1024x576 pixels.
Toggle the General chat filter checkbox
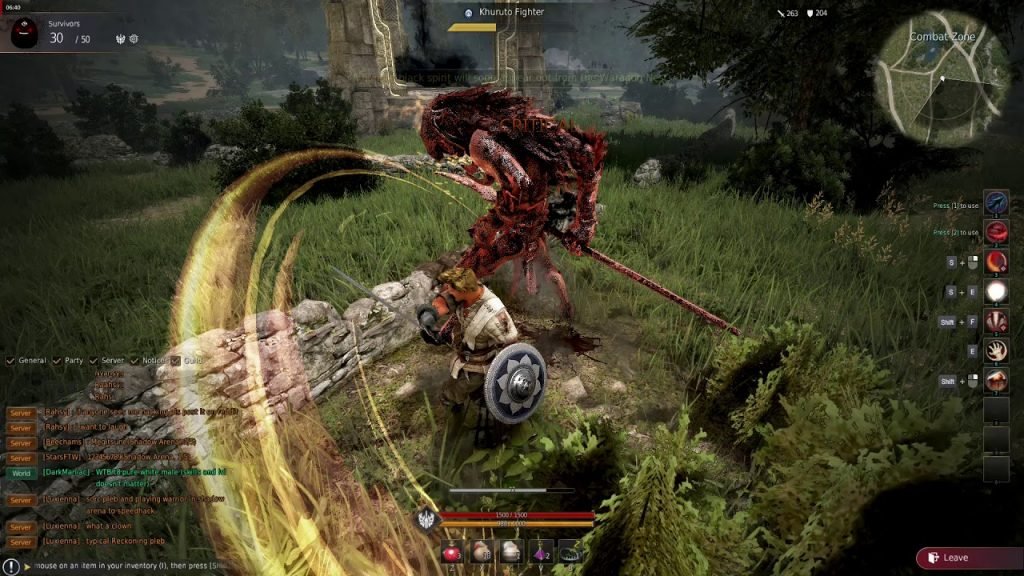pyautogui.click(x=10, y=360)
